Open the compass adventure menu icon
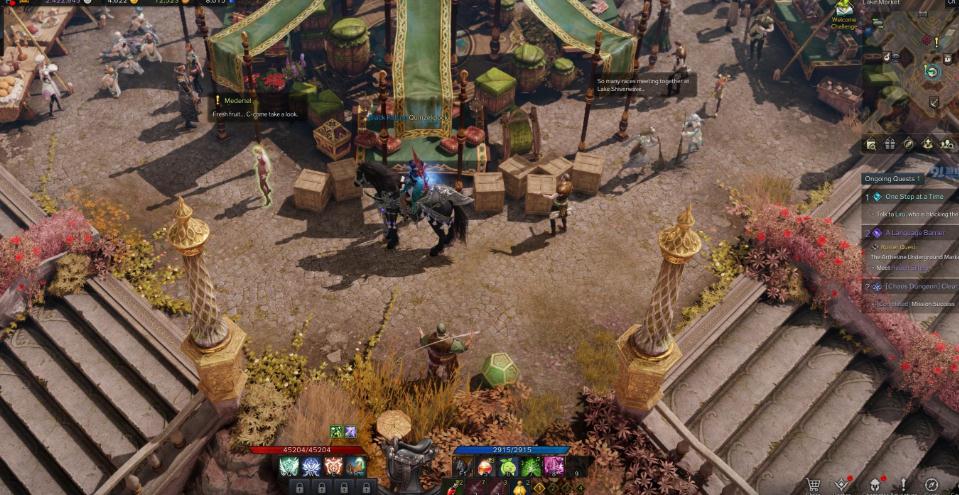959x495 pixels. click(x=932, y=486)
